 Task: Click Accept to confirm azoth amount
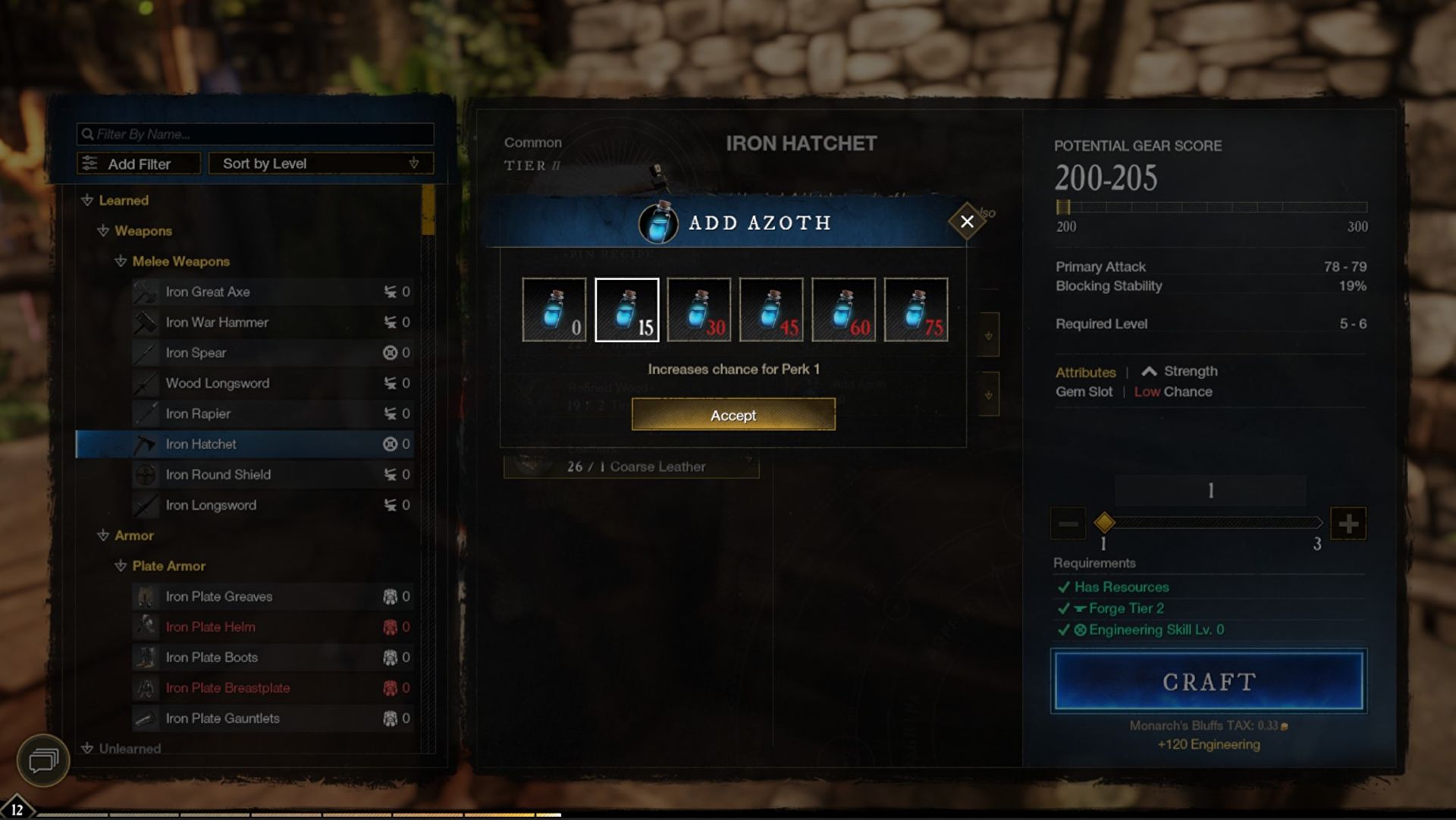tap(733, 415)
